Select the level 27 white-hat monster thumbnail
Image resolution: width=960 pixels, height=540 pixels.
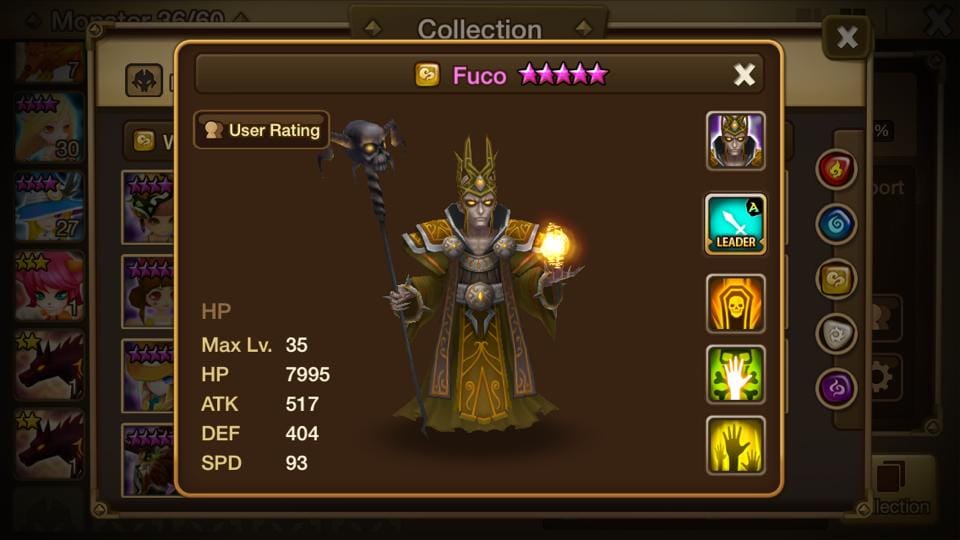pyautogui.click(x=48, y=206)
